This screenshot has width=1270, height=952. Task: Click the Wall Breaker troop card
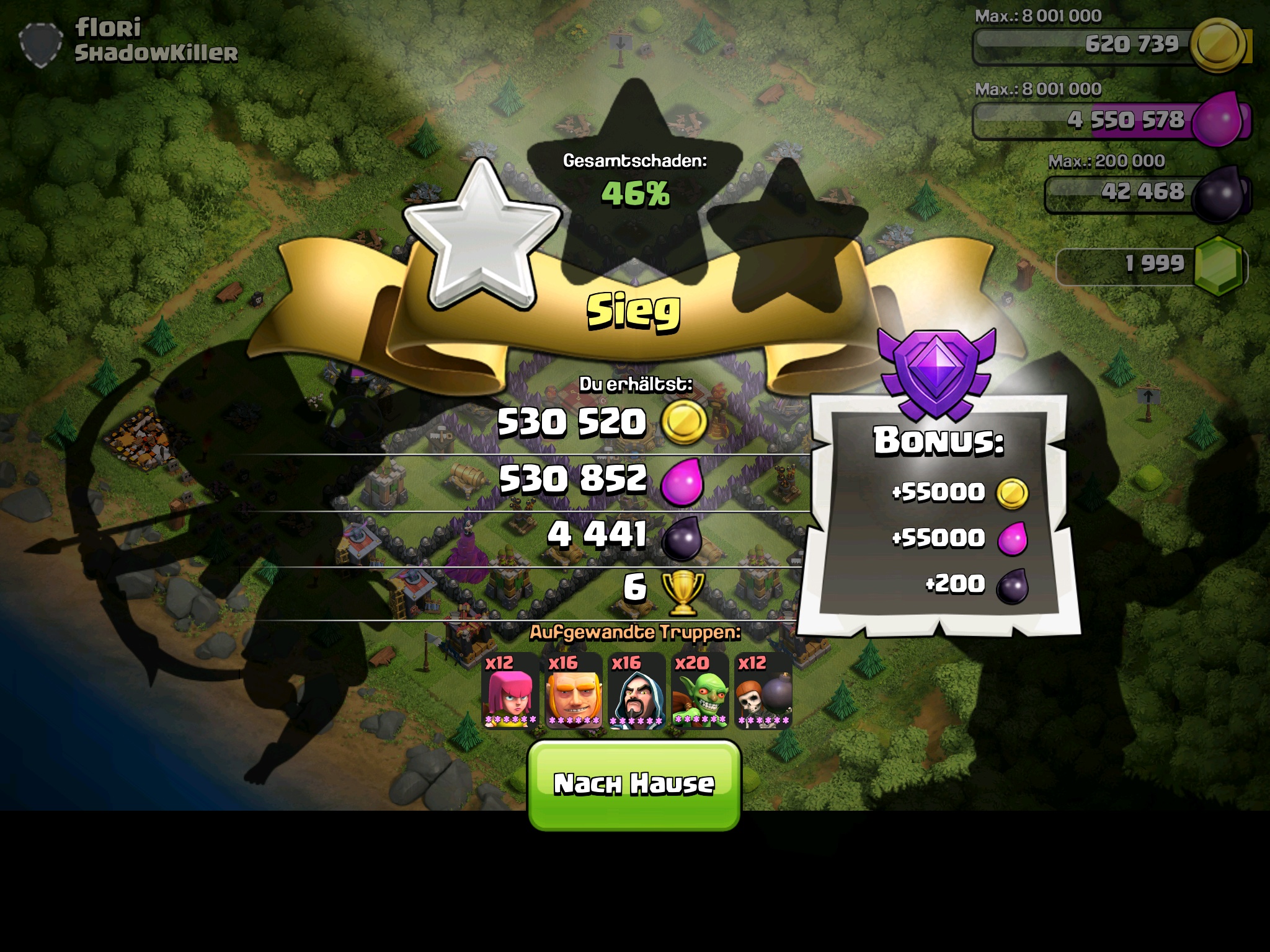pyautogui.click(x=763, y=690)
